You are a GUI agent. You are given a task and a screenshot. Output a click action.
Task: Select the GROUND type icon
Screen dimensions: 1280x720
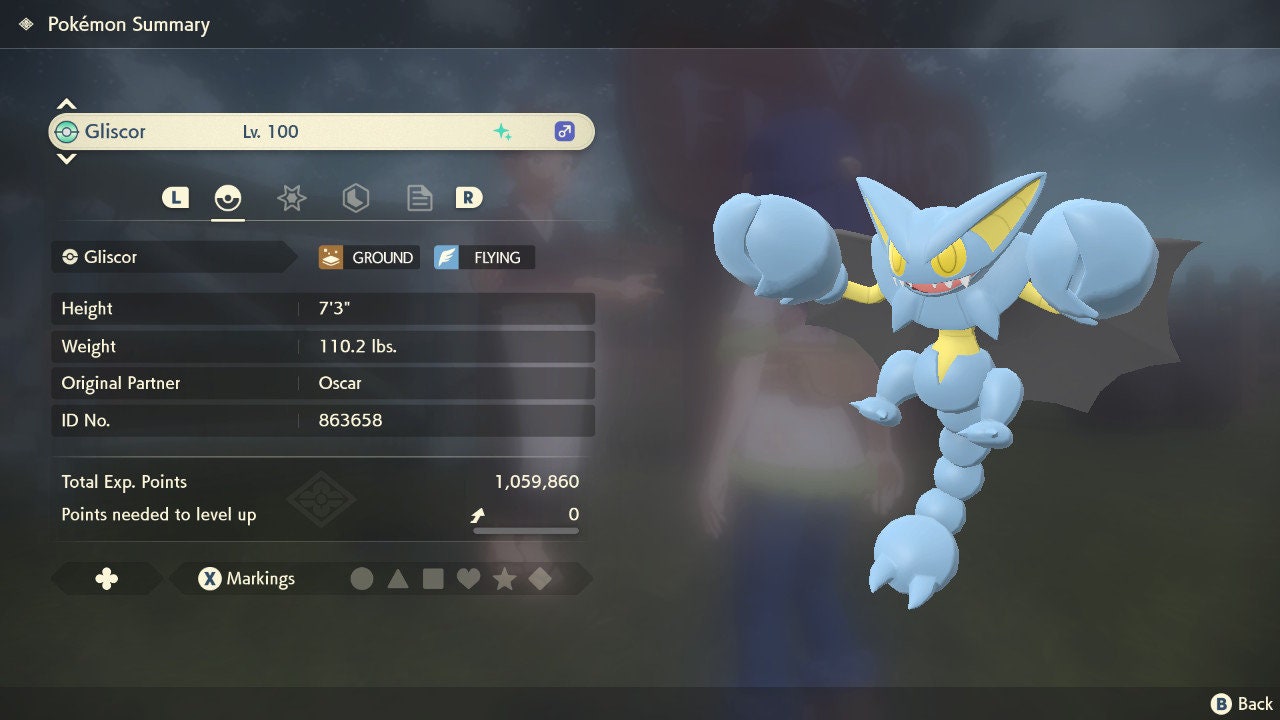pos(367,257)
